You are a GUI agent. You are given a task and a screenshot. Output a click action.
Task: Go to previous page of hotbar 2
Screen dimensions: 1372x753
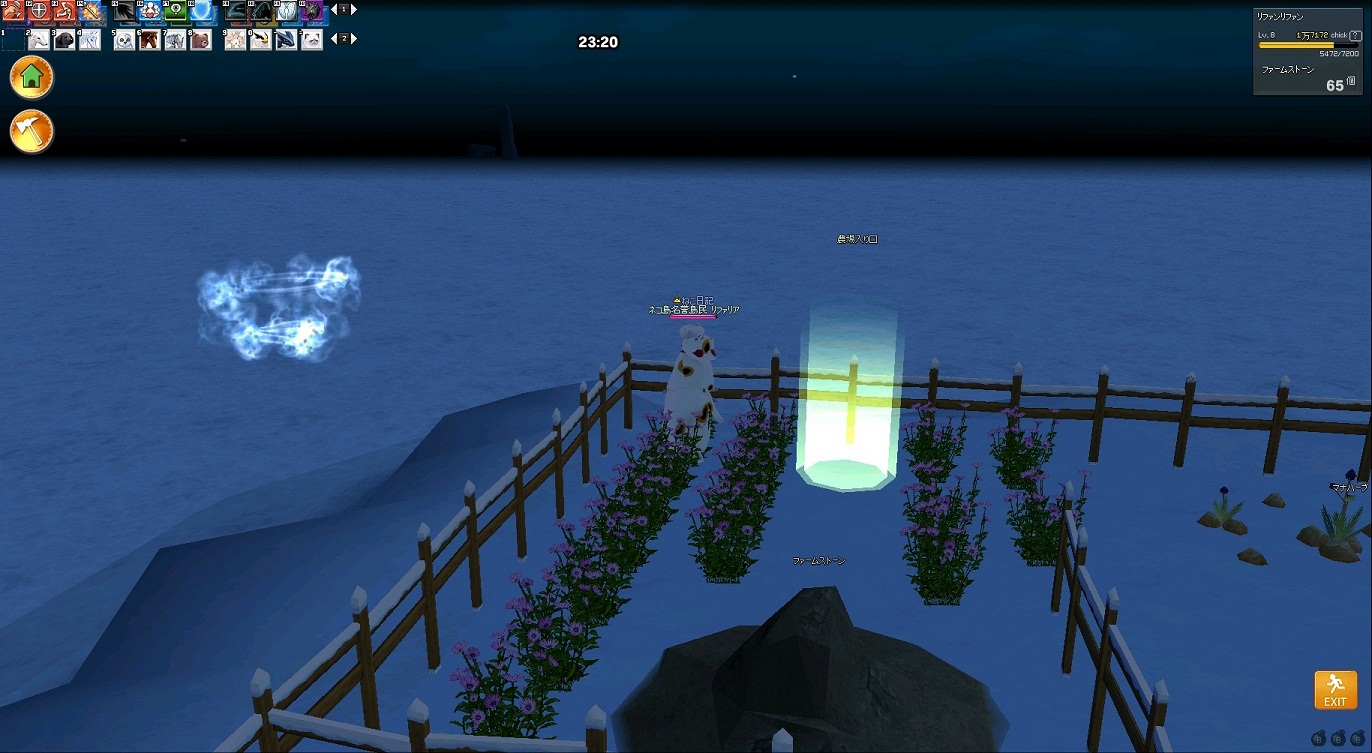point(332,38)
